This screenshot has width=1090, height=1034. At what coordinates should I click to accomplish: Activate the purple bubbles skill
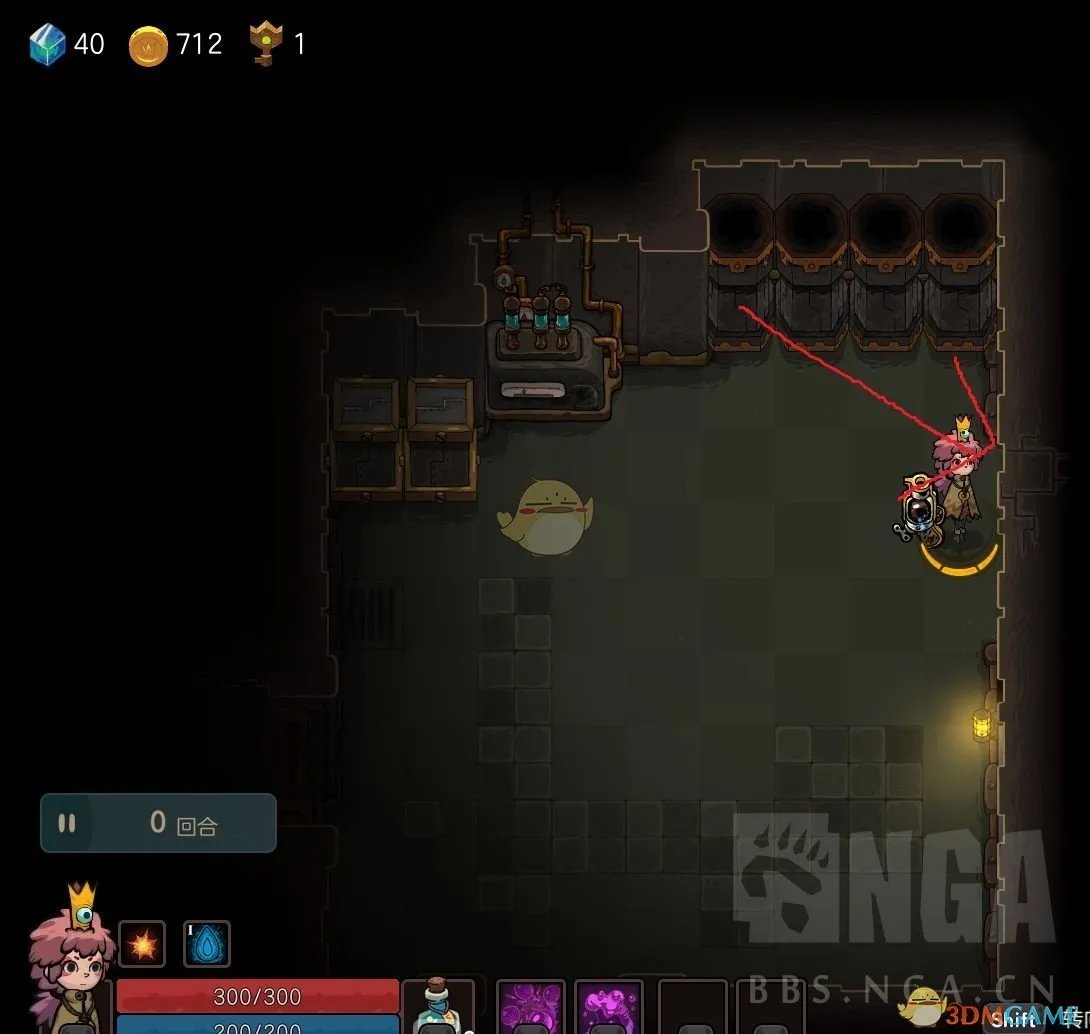529,1006
